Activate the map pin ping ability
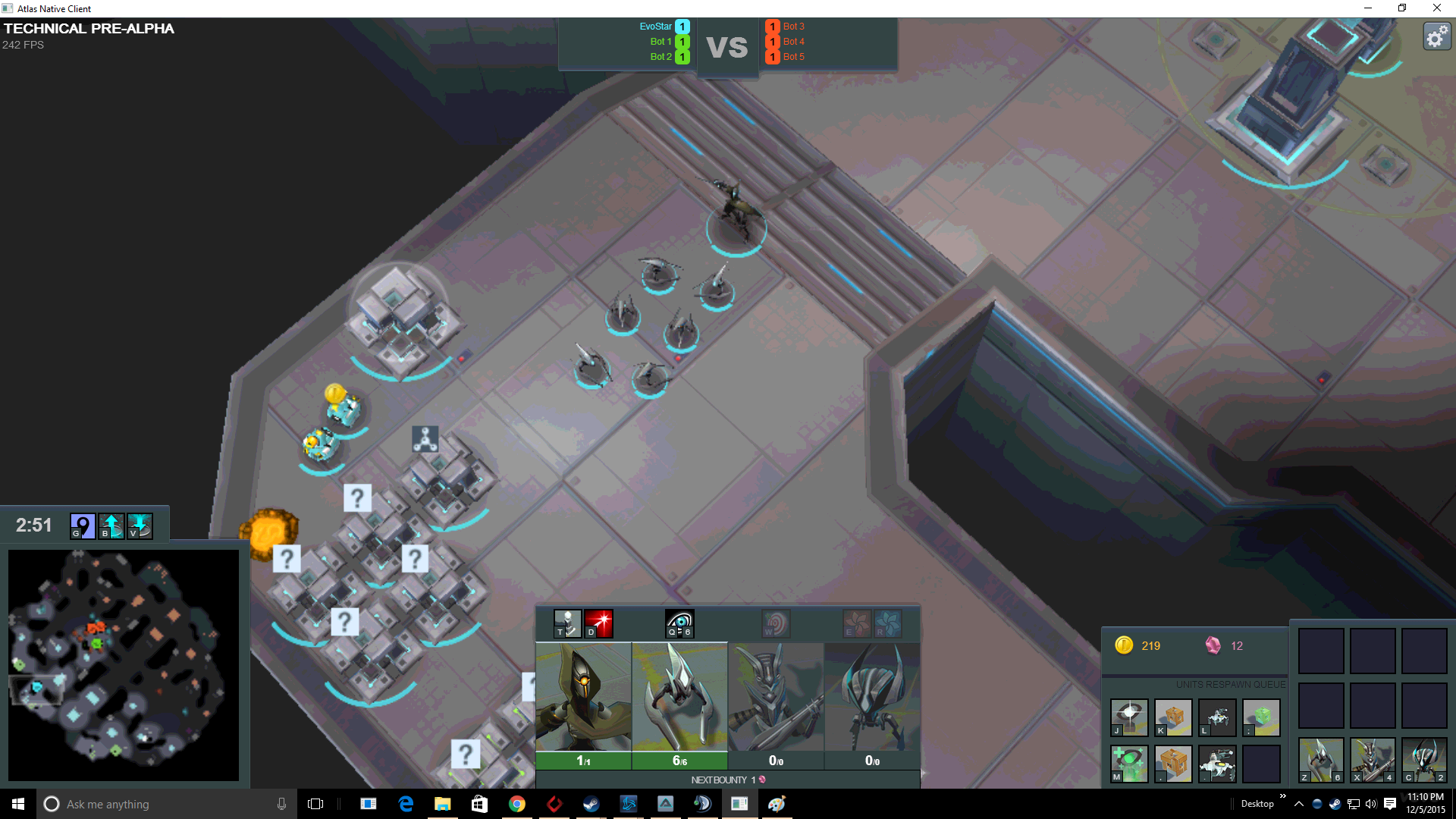Viewport: 1456px width, 819px height. pos(82,526)
